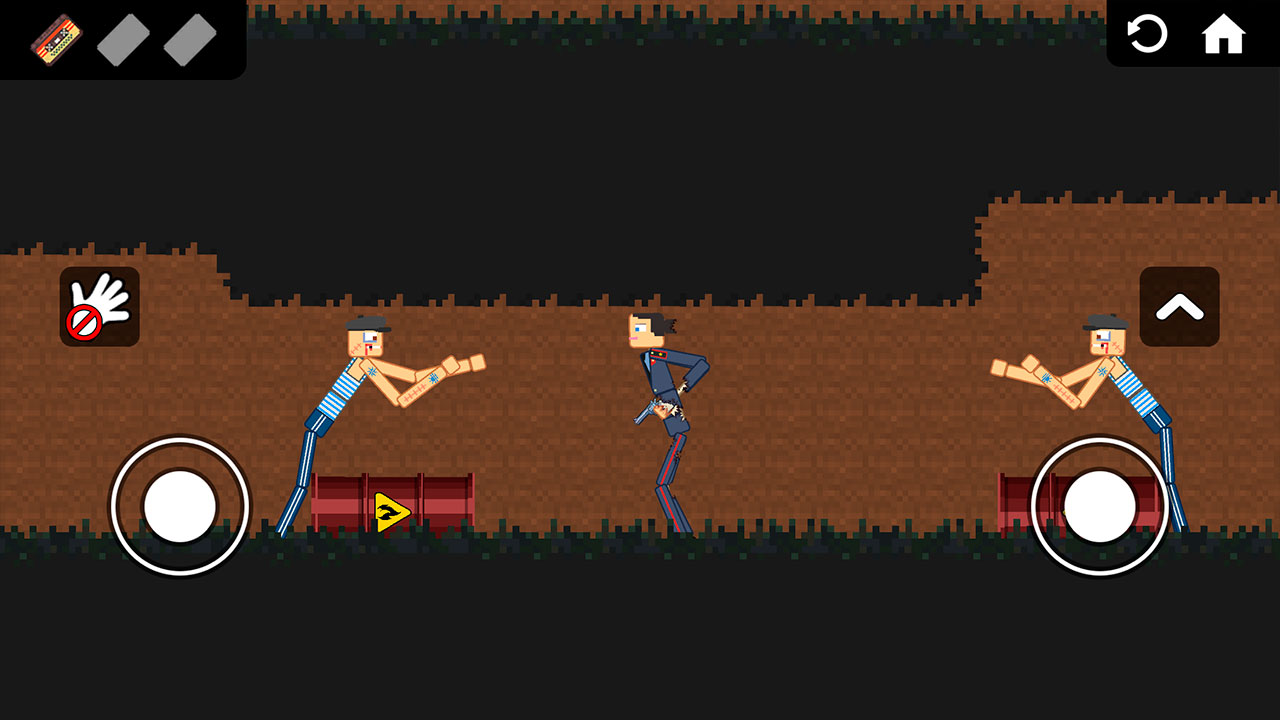Expand the chevron button on the right panel
Viewport: 1280px width, 720px height.
(x=1180, y=307)
